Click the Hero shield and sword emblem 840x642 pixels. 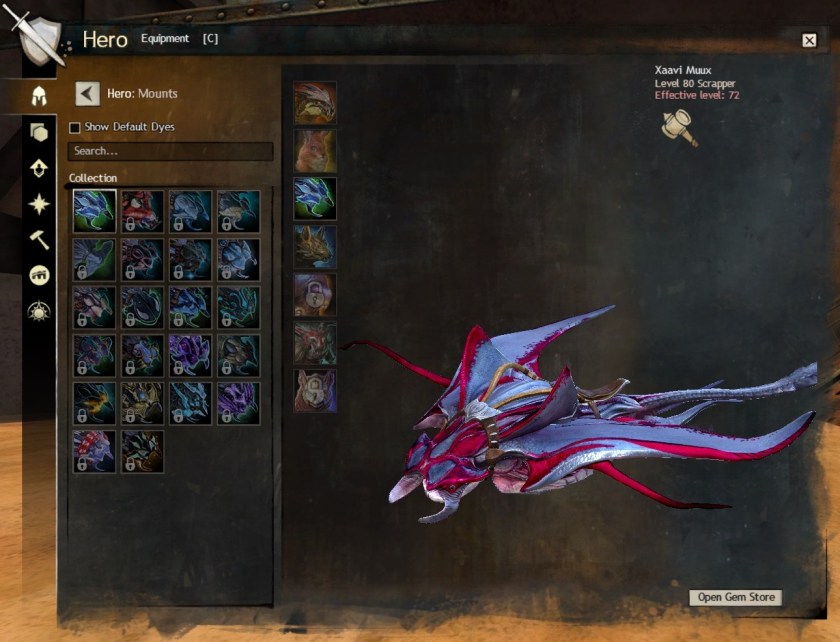36,37
